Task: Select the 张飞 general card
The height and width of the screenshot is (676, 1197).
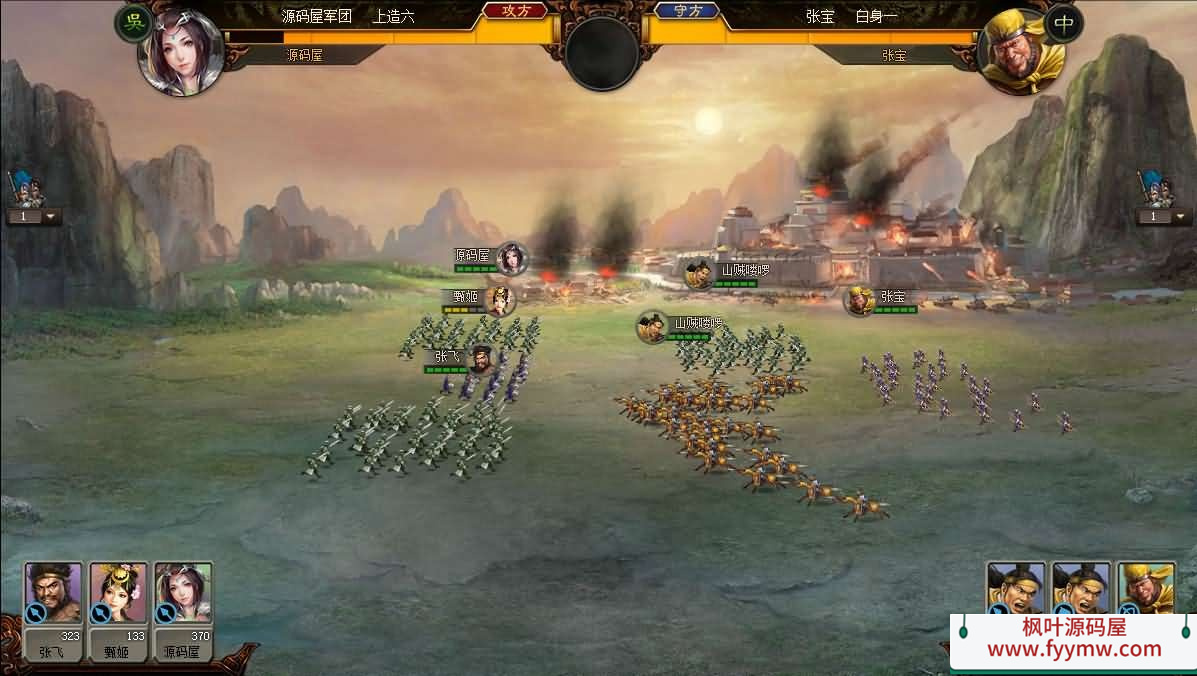Action: [54, 595]
